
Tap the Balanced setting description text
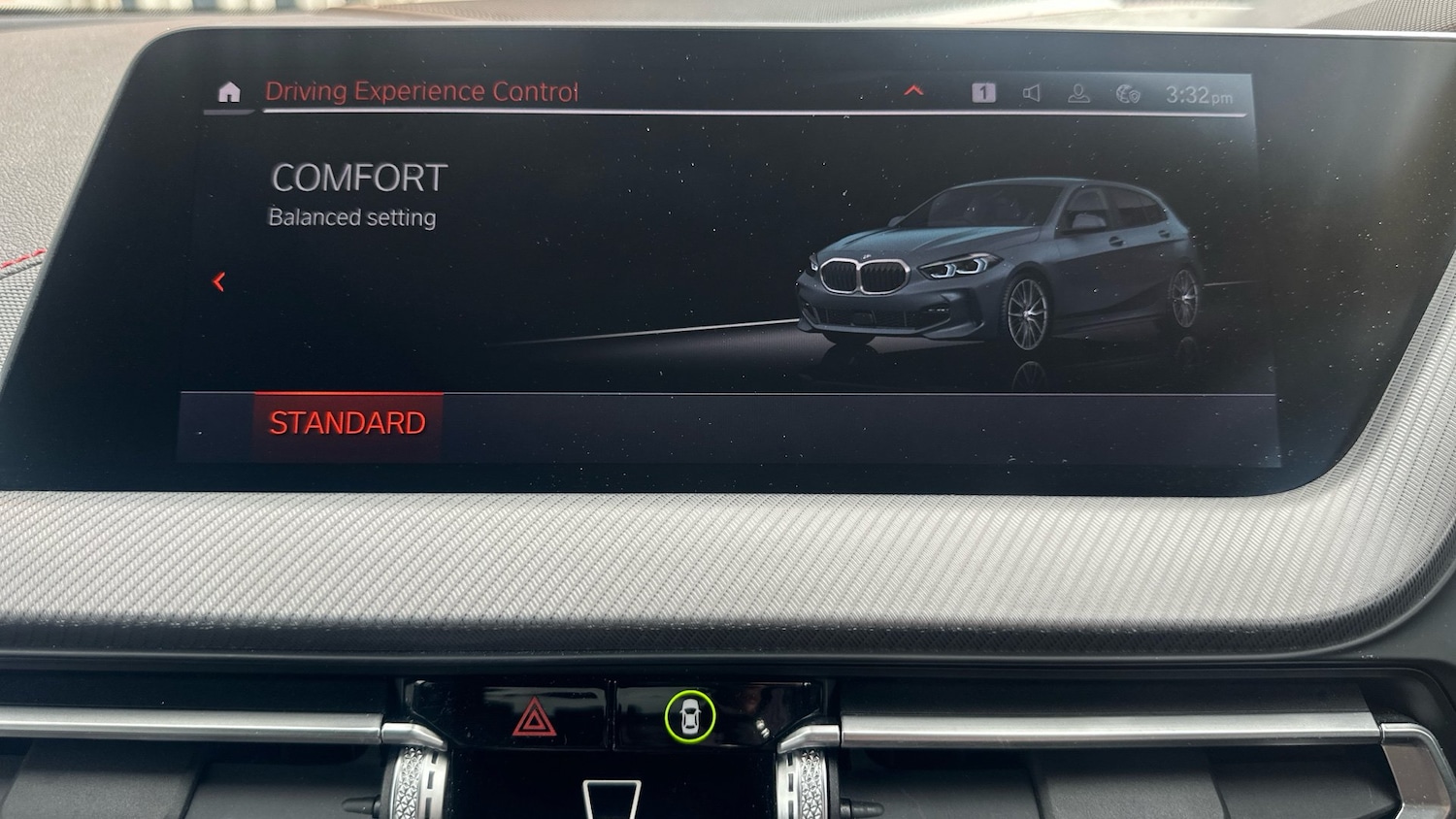pos(351,217)
